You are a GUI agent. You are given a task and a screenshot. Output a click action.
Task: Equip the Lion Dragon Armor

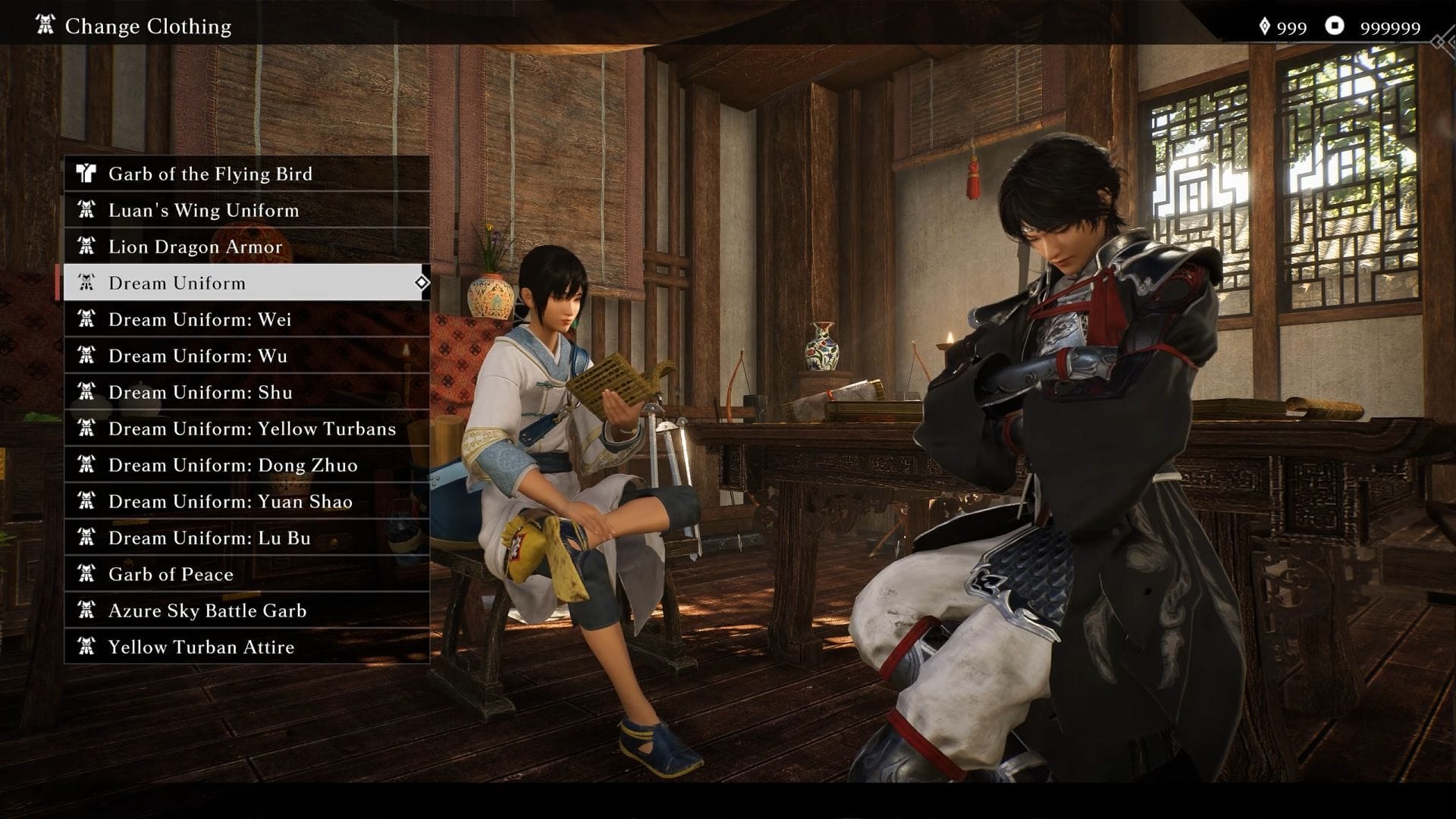coord(246,246)
